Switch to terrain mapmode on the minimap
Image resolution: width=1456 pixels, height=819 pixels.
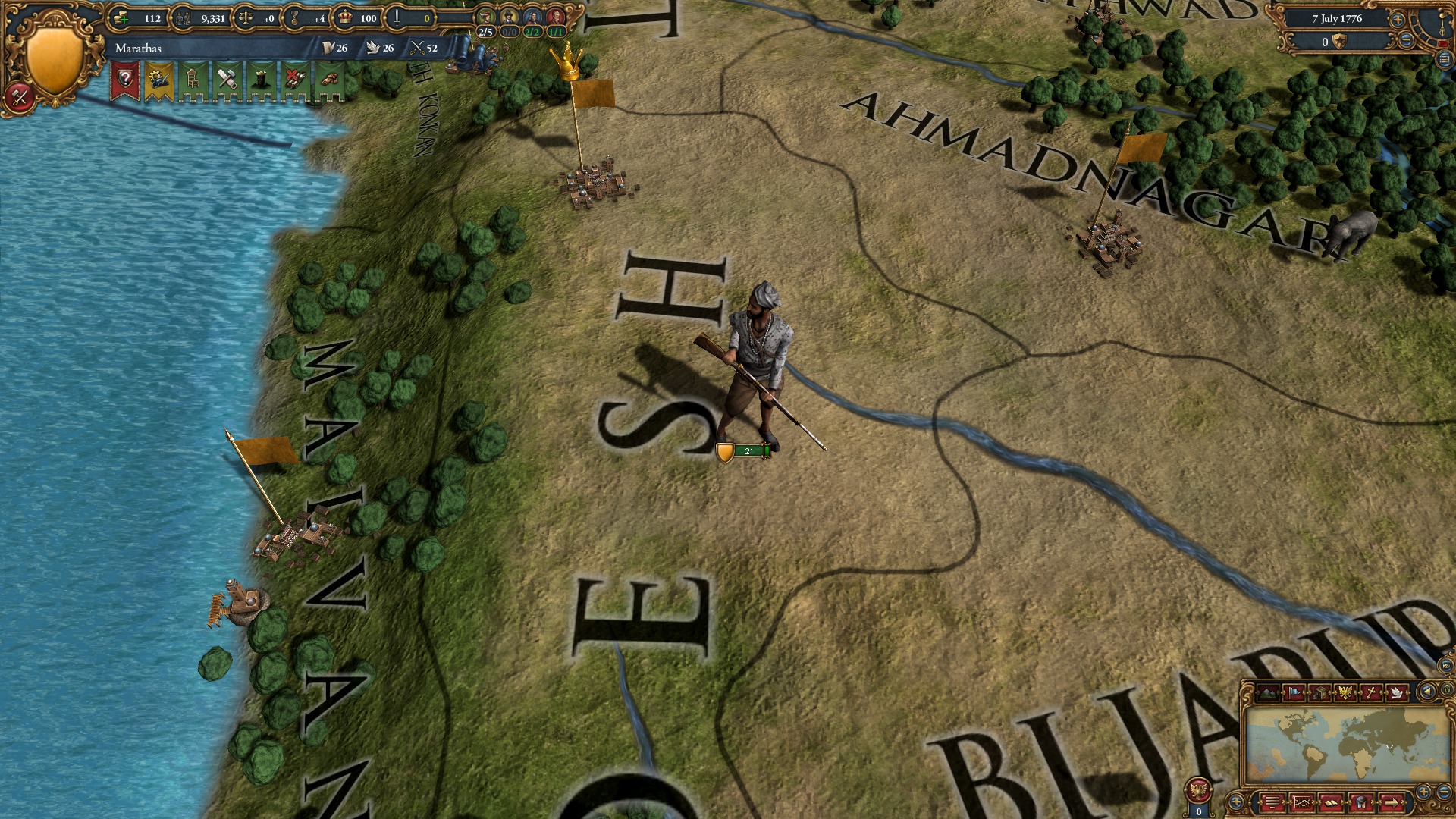tap(1268, 692)
